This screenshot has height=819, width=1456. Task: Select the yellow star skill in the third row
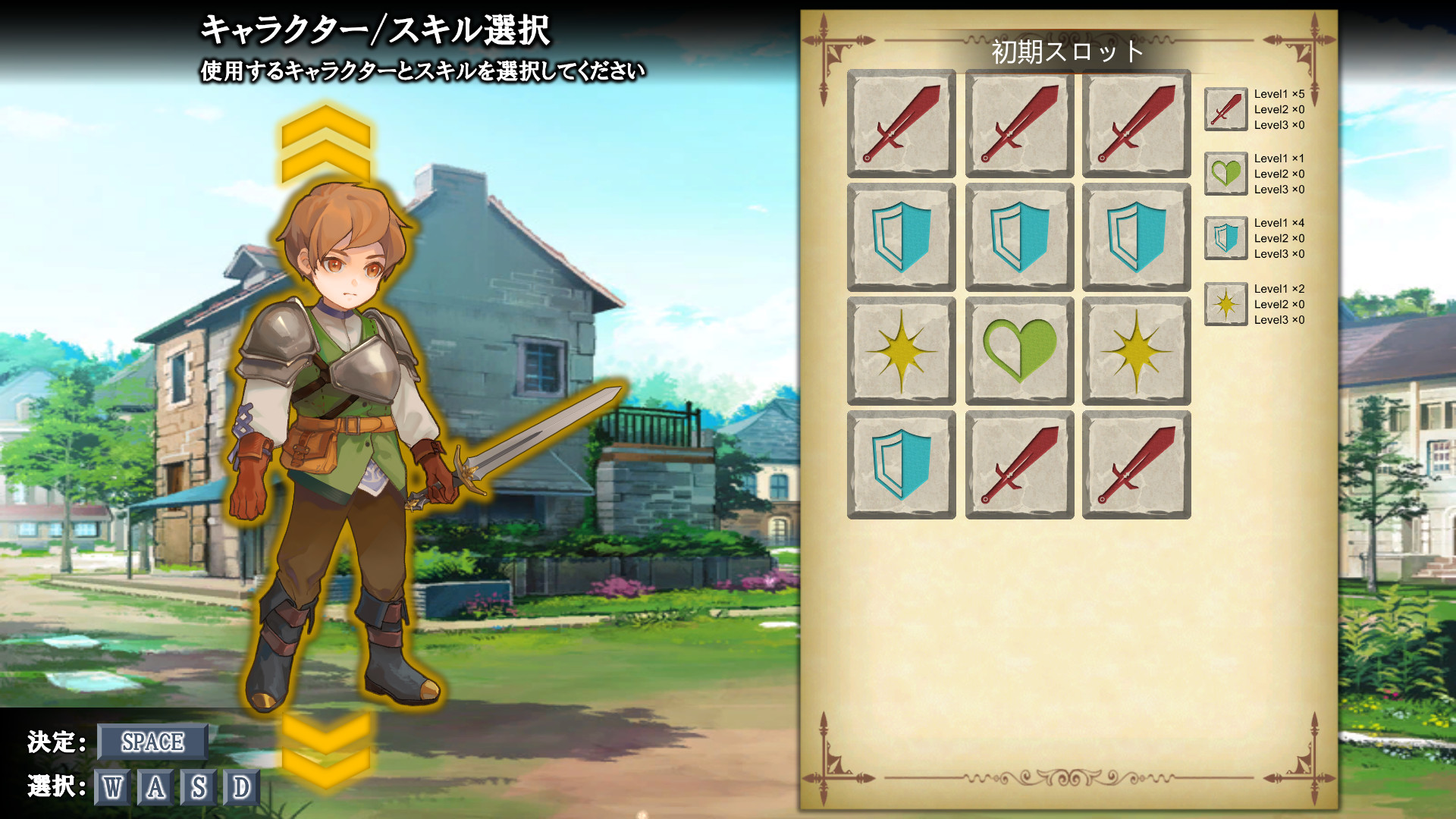[901, 350]
